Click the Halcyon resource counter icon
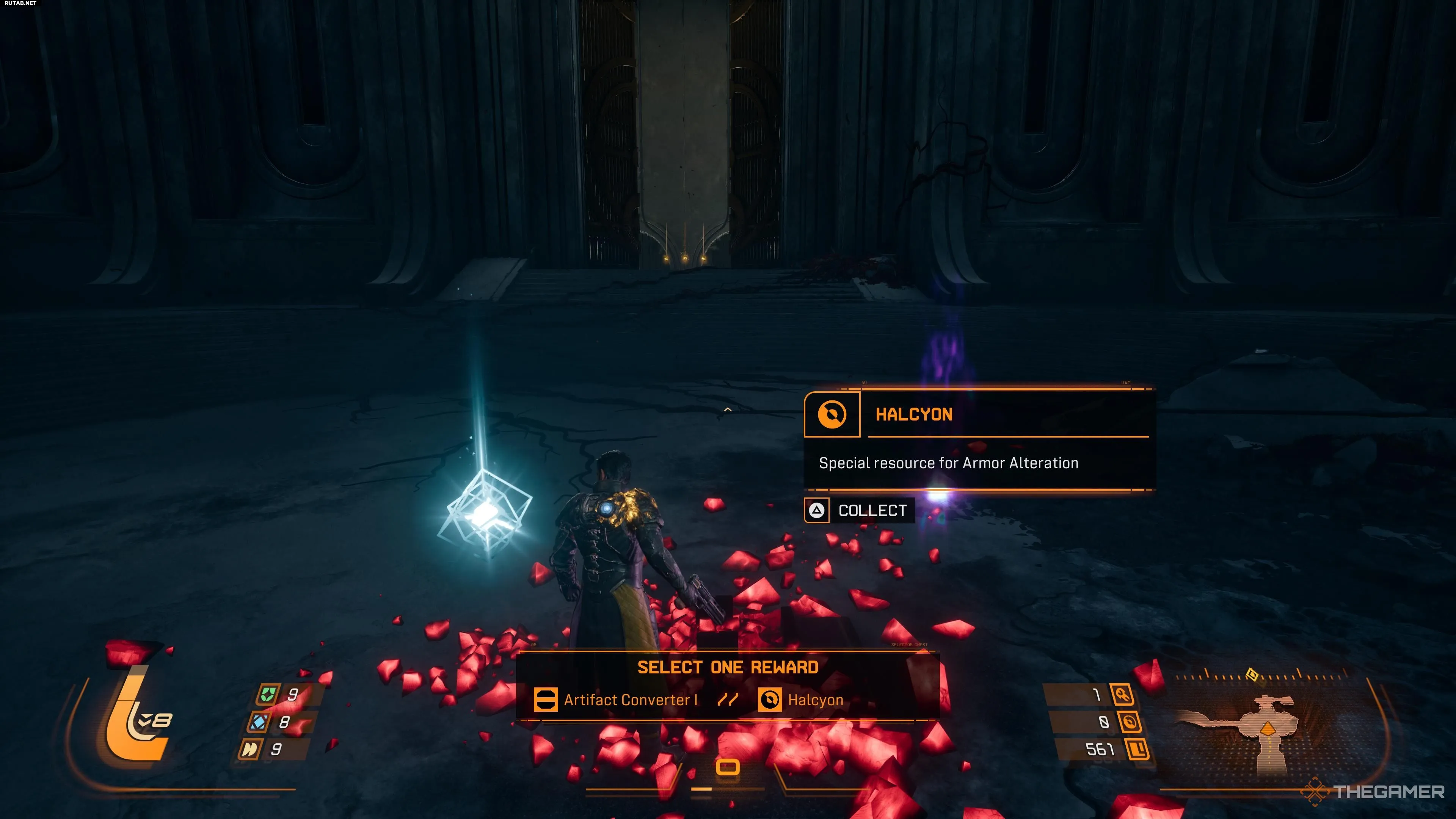1456x819 pixels. click(x=1130, y=722)
